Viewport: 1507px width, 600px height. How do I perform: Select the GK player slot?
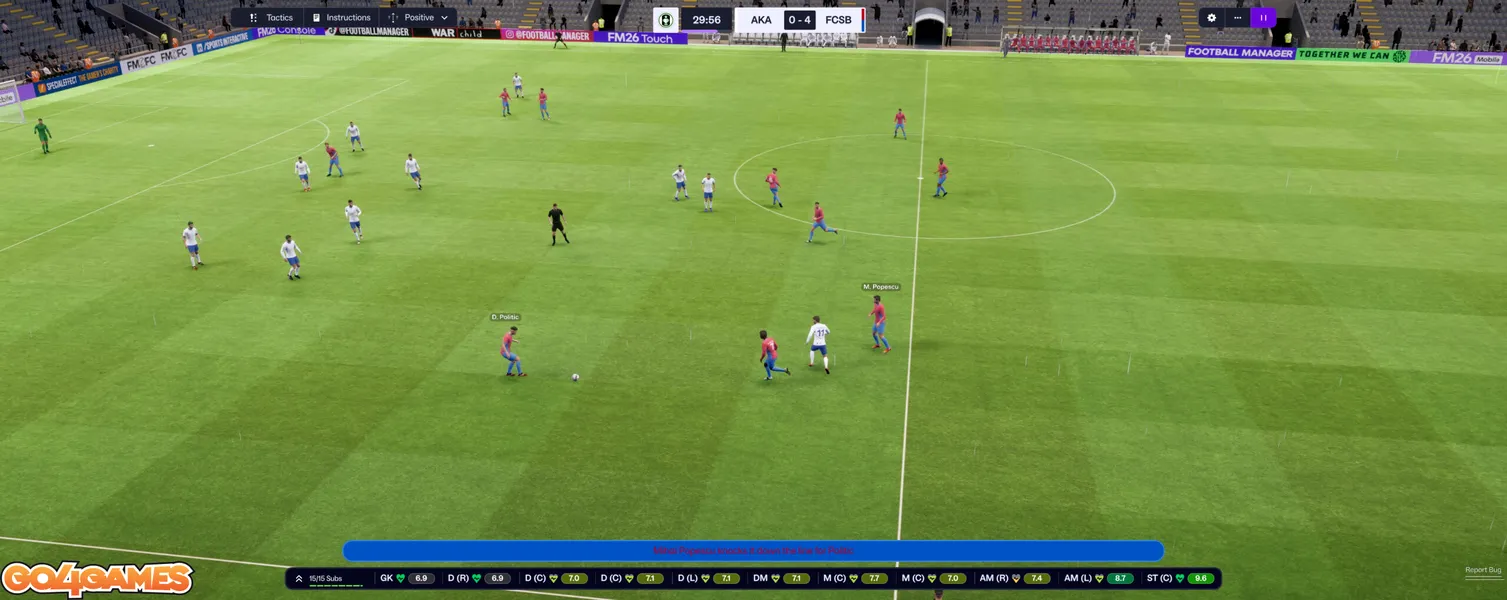(x=407, y=578)
